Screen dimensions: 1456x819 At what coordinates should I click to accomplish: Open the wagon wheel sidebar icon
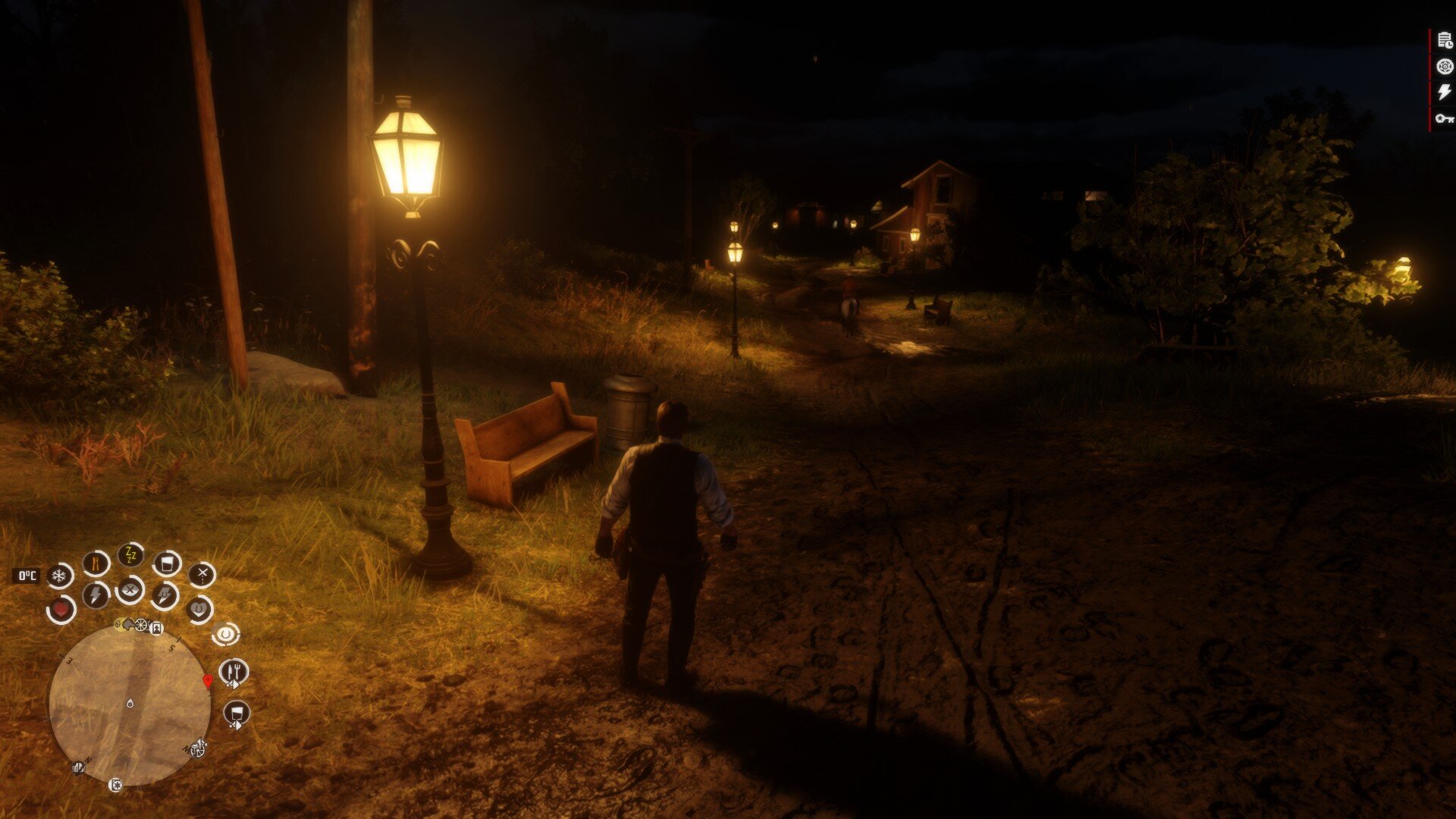coord(1445,67)
